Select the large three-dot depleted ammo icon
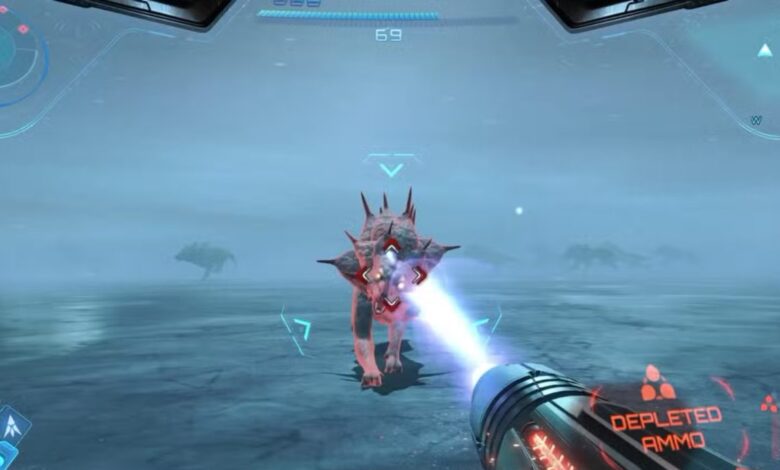The image size is (780, 470). (x=658, y=384)
